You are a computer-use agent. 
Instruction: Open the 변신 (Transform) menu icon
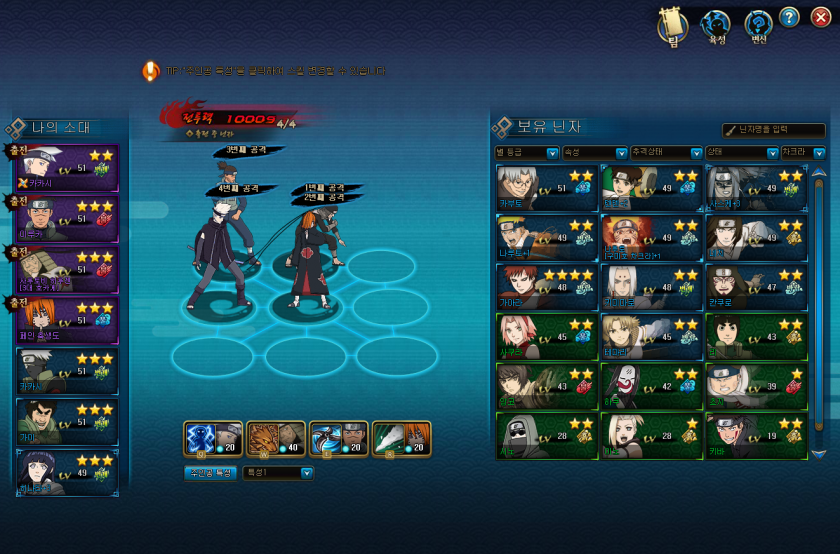(x=759, y=26)
